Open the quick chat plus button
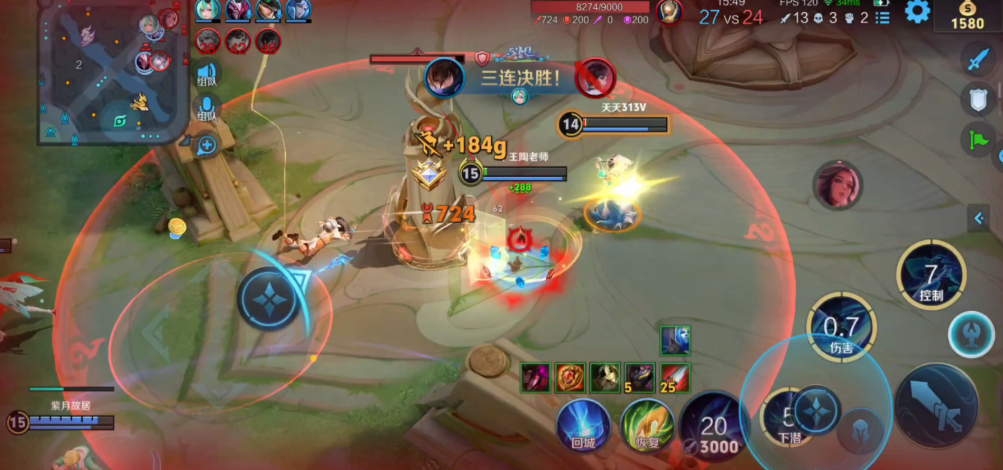Viewport: 1003px width, 470px height. [207, 146]
